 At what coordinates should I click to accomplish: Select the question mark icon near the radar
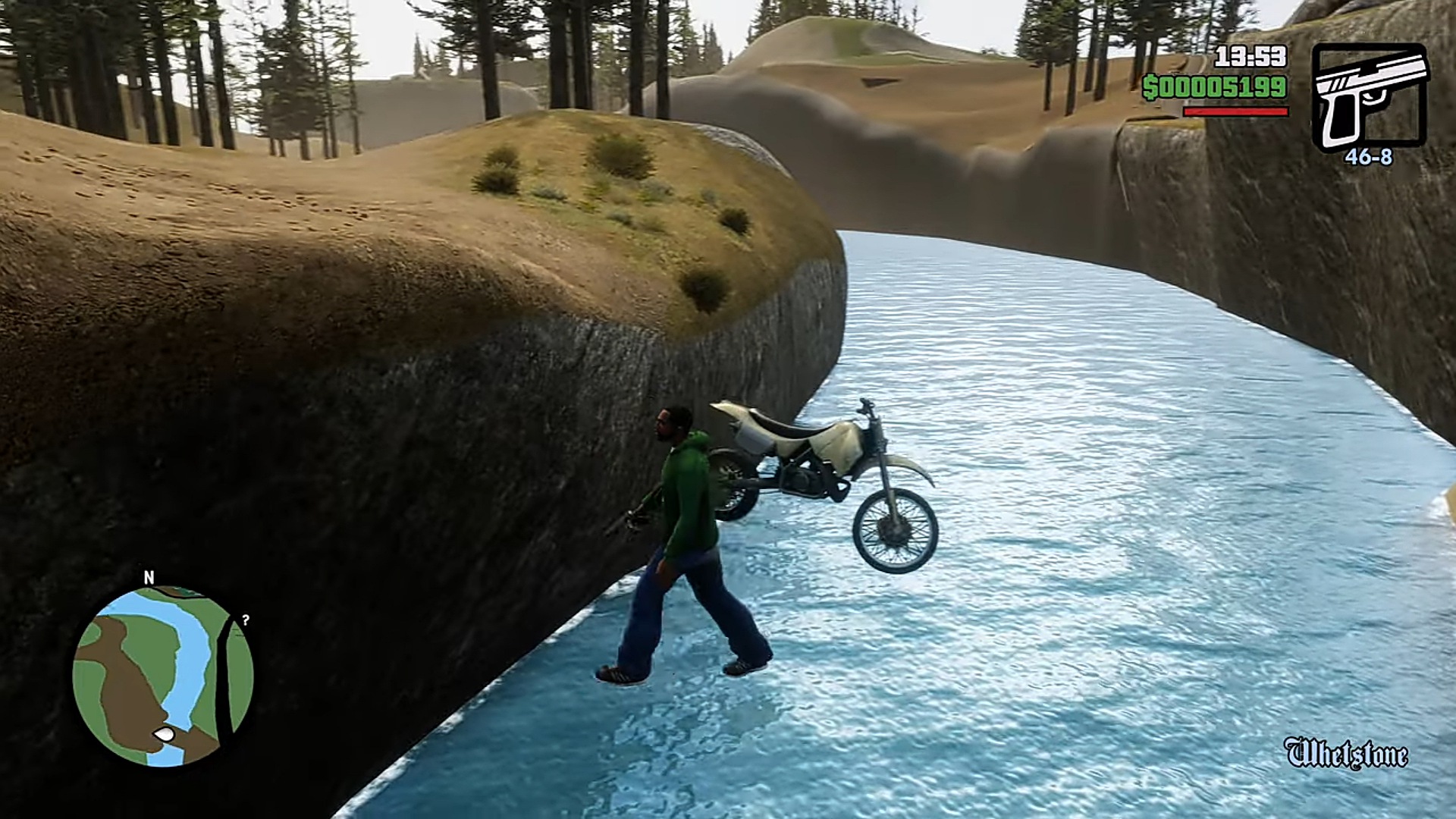(244, 622)
